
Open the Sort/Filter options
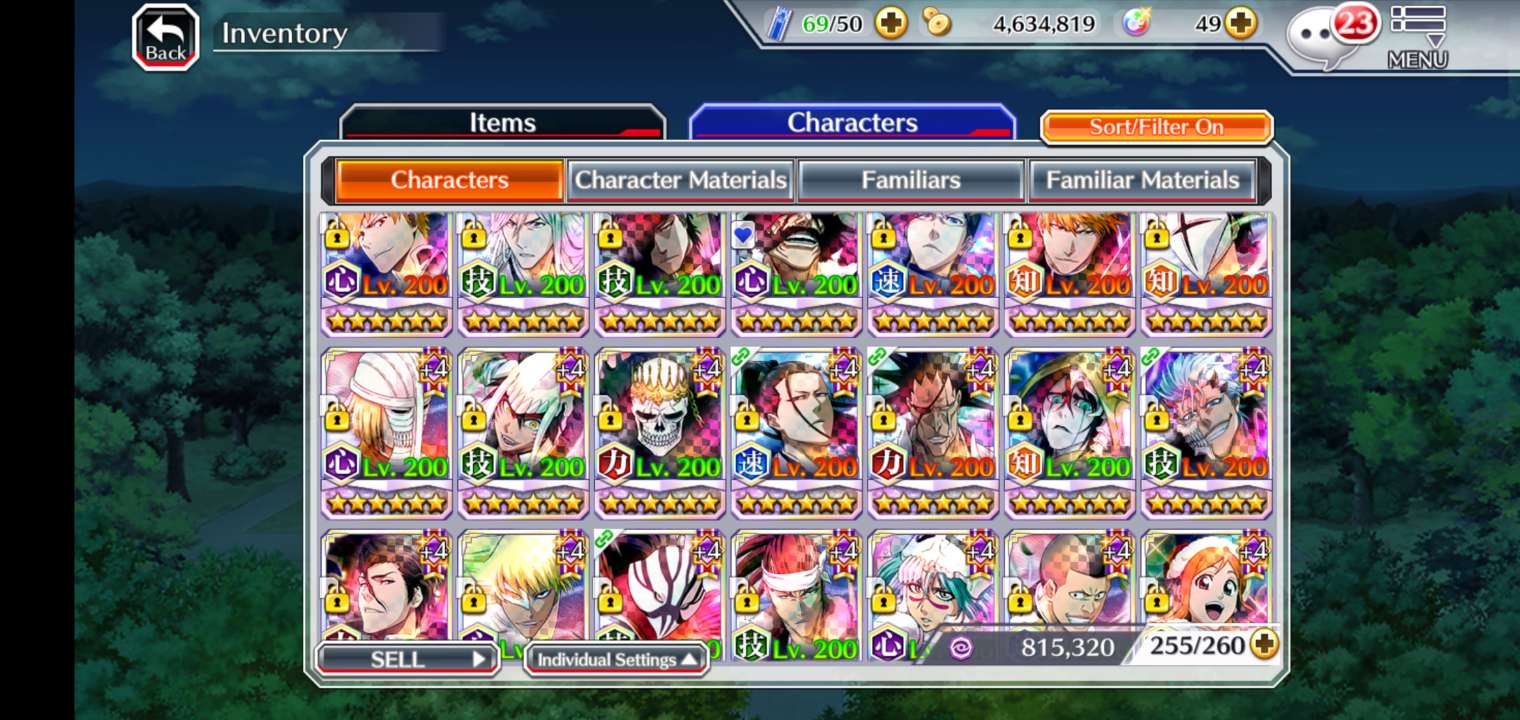point(1156,127)
